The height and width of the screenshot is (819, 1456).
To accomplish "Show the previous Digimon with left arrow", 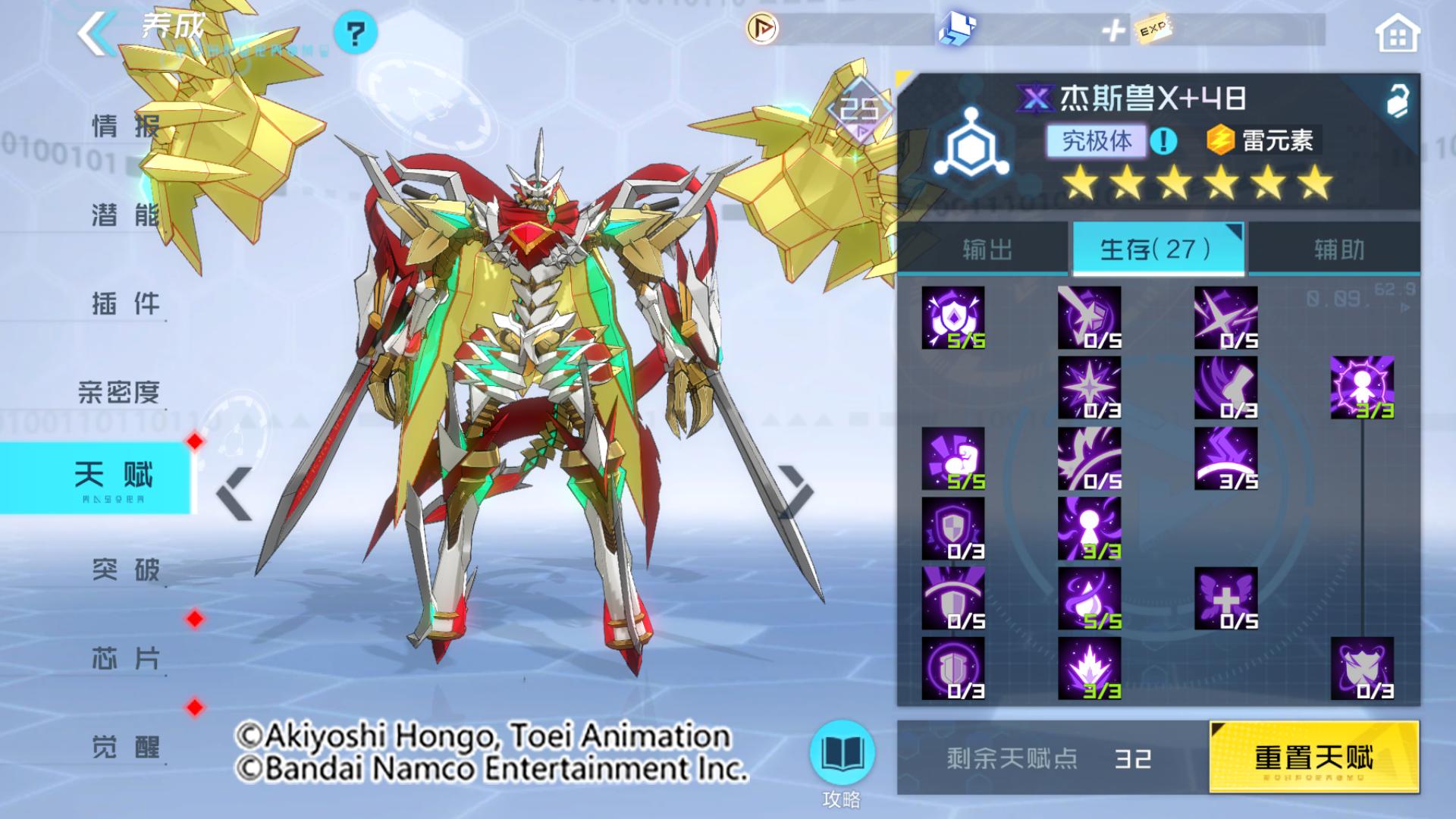I will point(234,494).
